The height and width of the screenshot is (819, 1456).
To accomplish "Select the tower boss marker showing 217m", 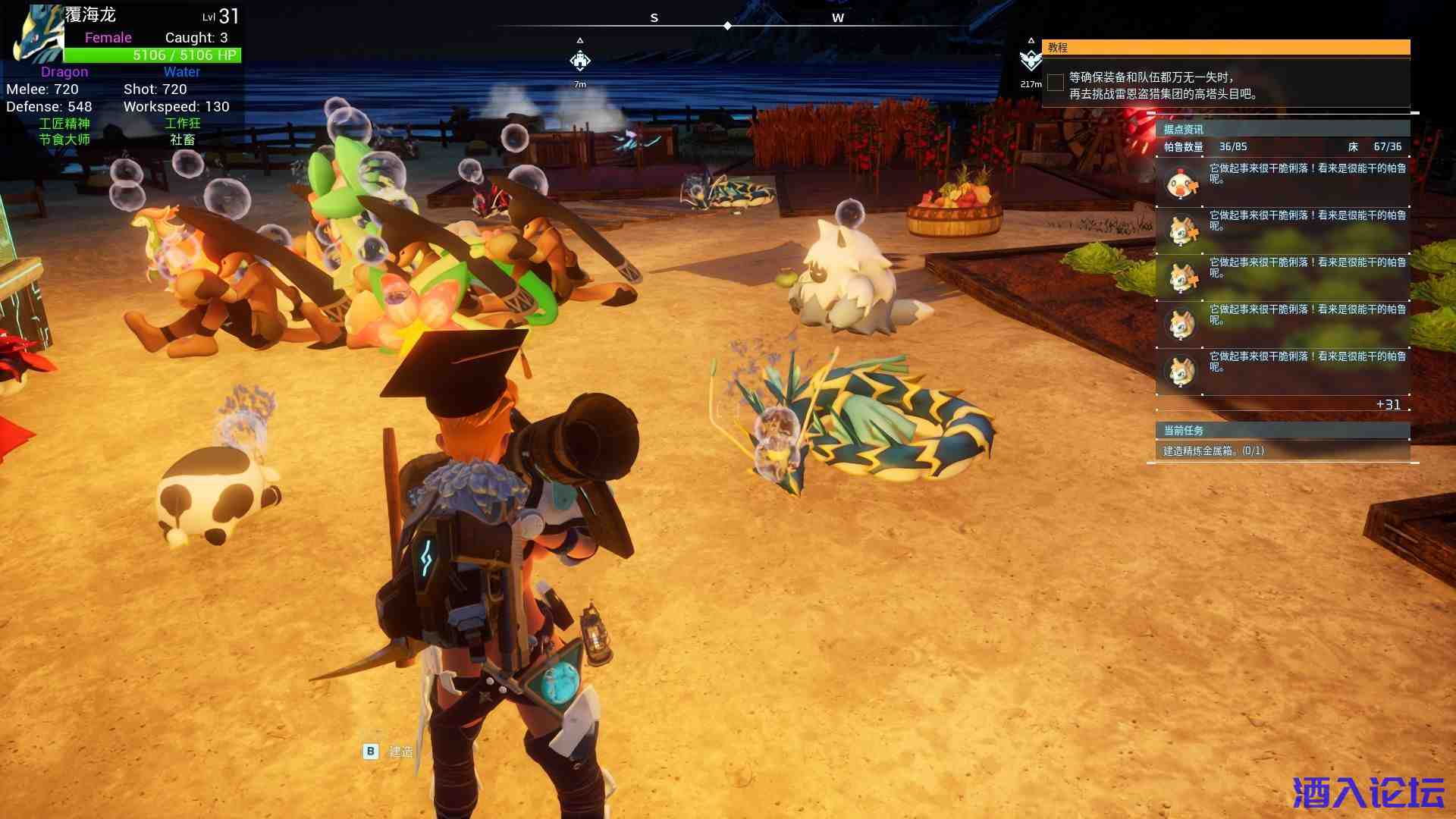I will [1031, 60].
